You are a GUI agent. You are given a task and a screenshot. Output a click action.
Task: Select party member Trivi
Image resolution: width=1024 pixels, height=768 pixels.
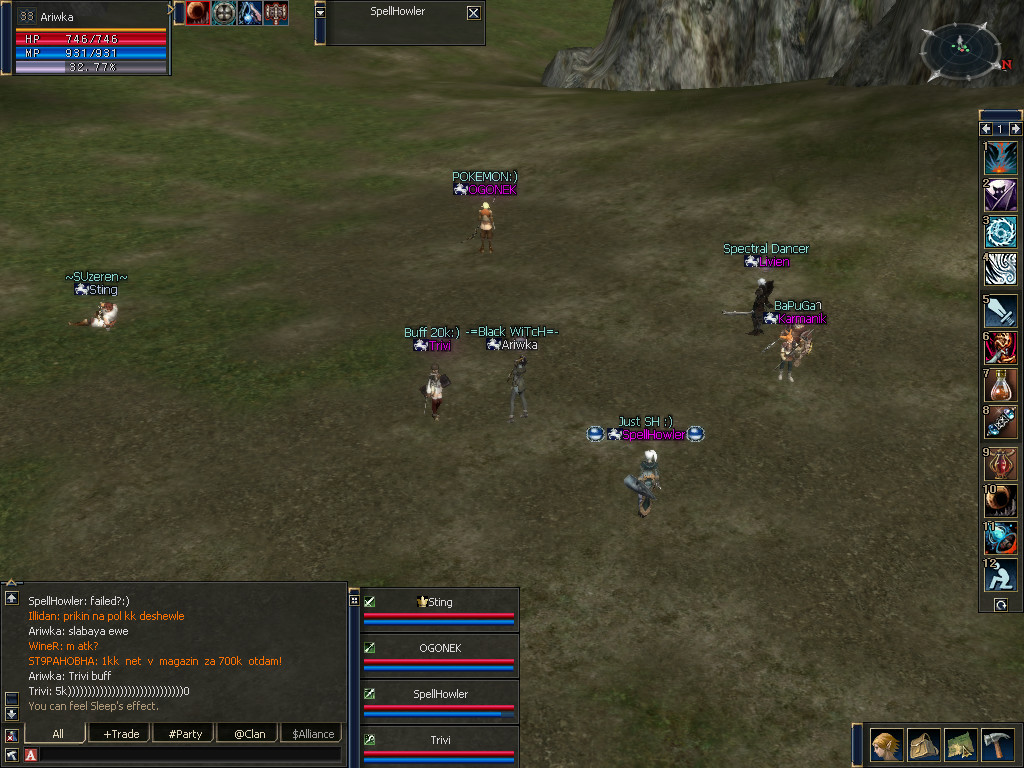440,740
